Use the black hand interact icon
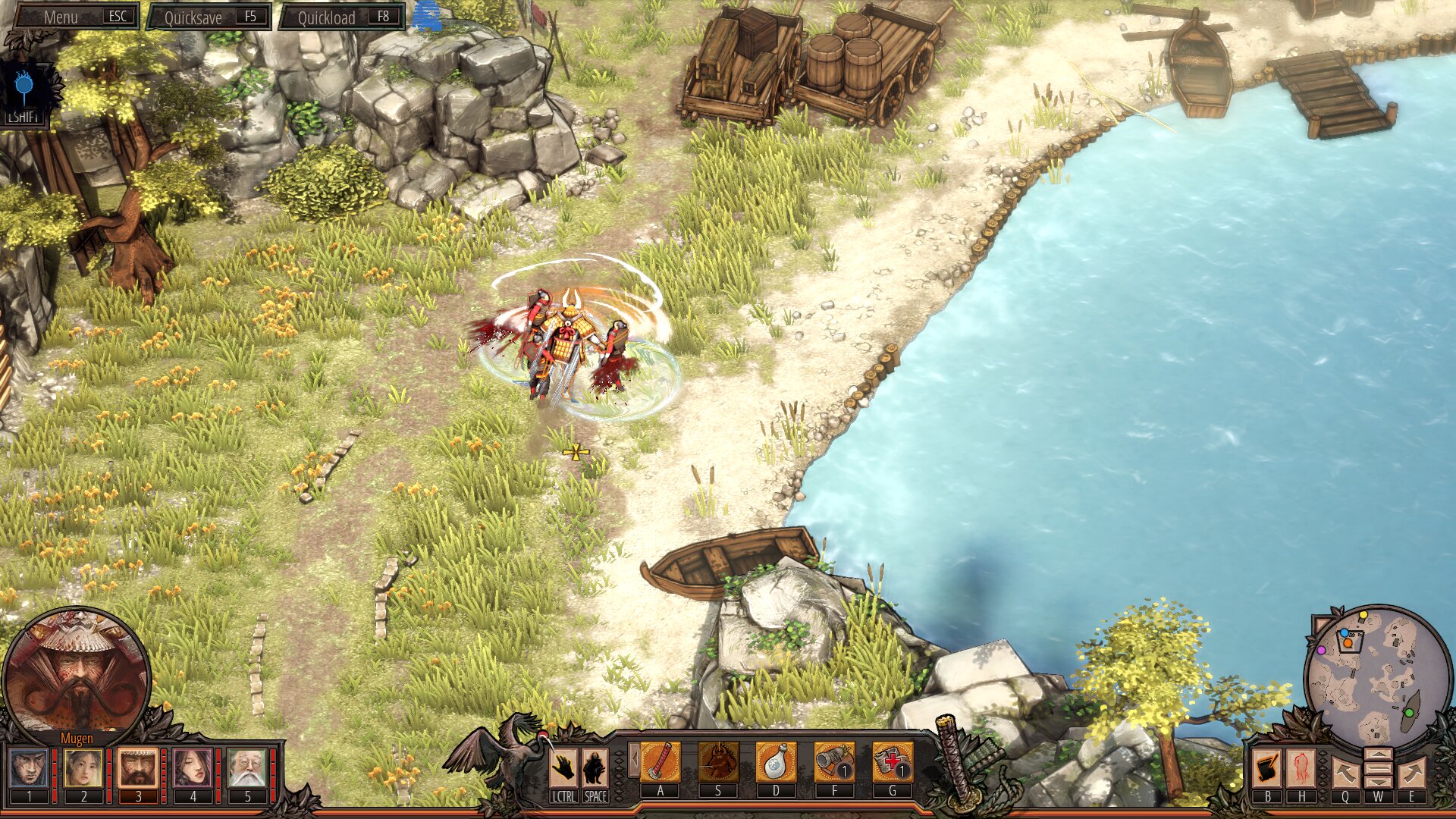1456x819 pixels. click(x=563, y=767)
